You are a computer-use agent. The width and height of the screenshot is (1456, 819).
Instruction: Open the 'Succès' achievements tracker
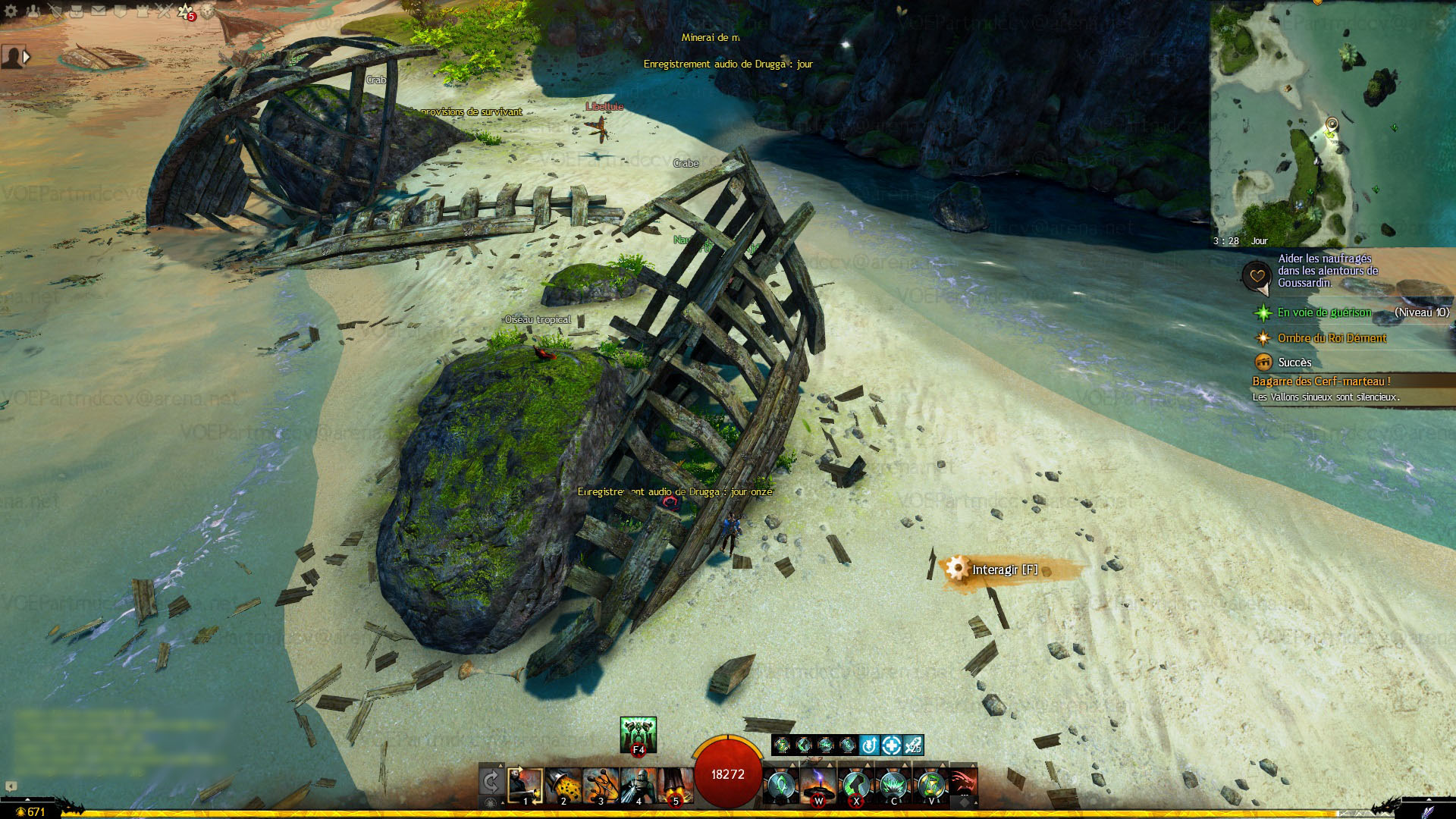coord(1294,362)
